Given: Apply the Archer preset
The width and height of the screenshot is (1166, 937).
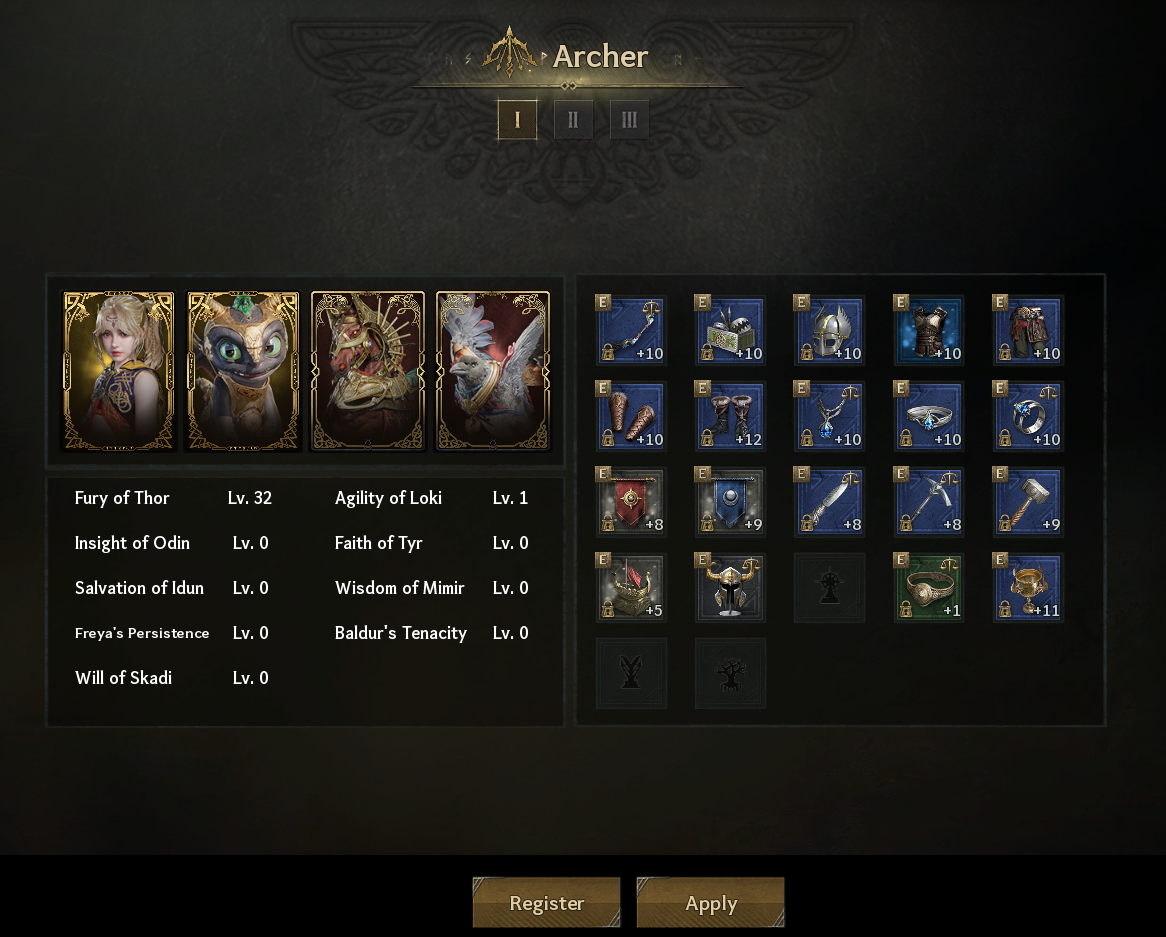Looking at the screenshot, I should pos(710,903).
